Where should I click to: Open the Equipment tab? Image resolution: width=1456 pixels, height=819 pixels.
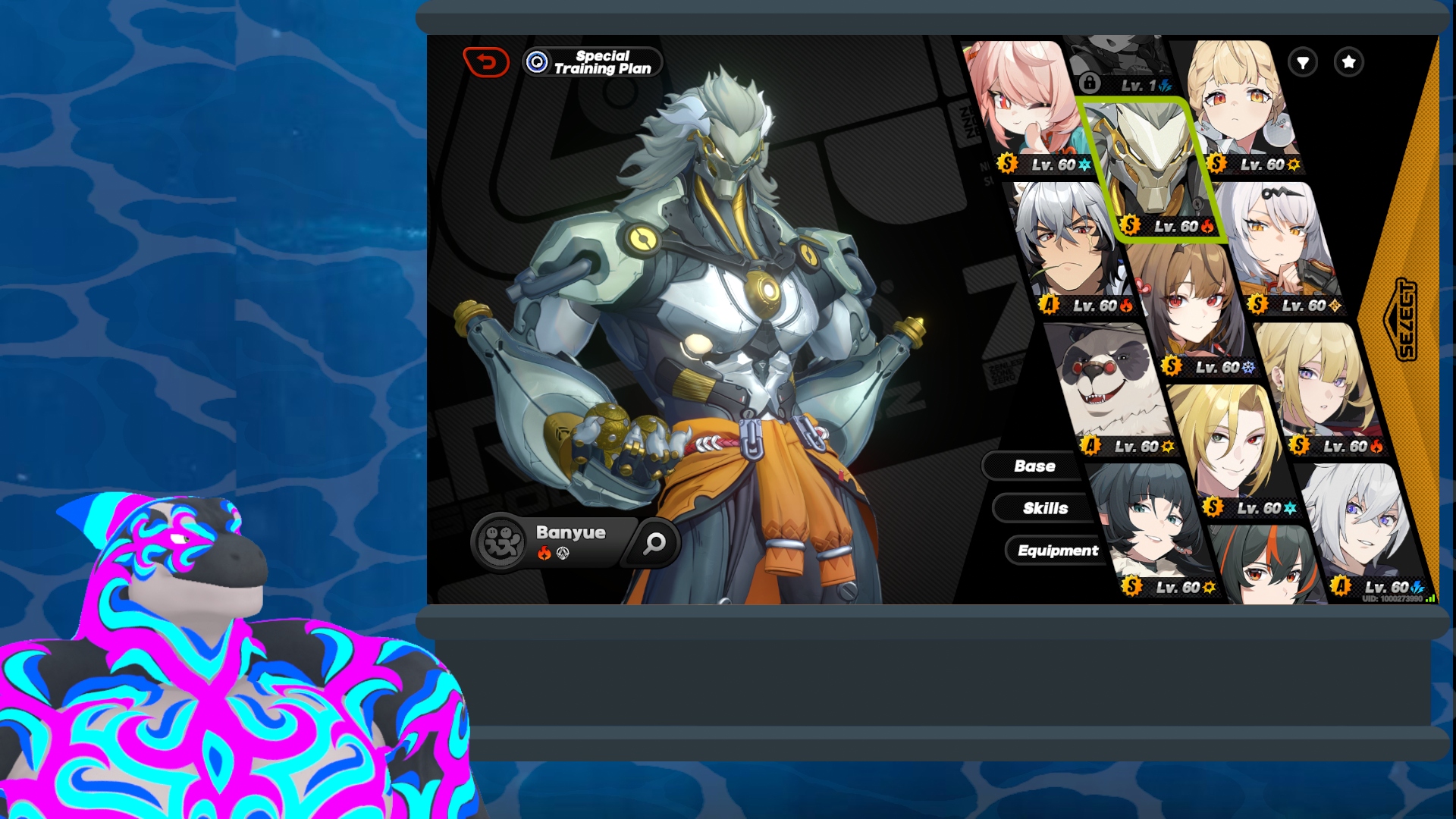pos(1057,551)
